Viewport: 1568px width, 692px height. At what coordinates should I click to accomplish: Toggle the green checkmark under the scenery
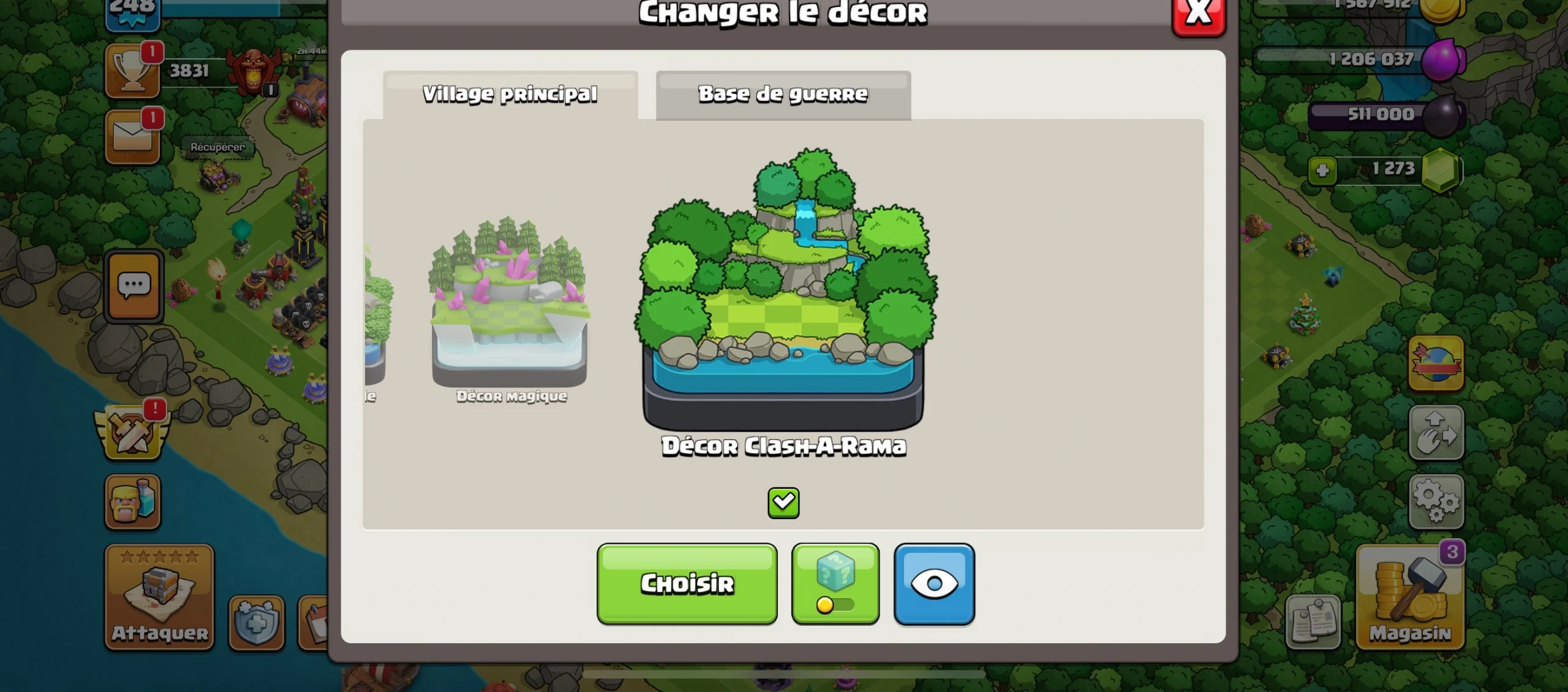point(783,503)
